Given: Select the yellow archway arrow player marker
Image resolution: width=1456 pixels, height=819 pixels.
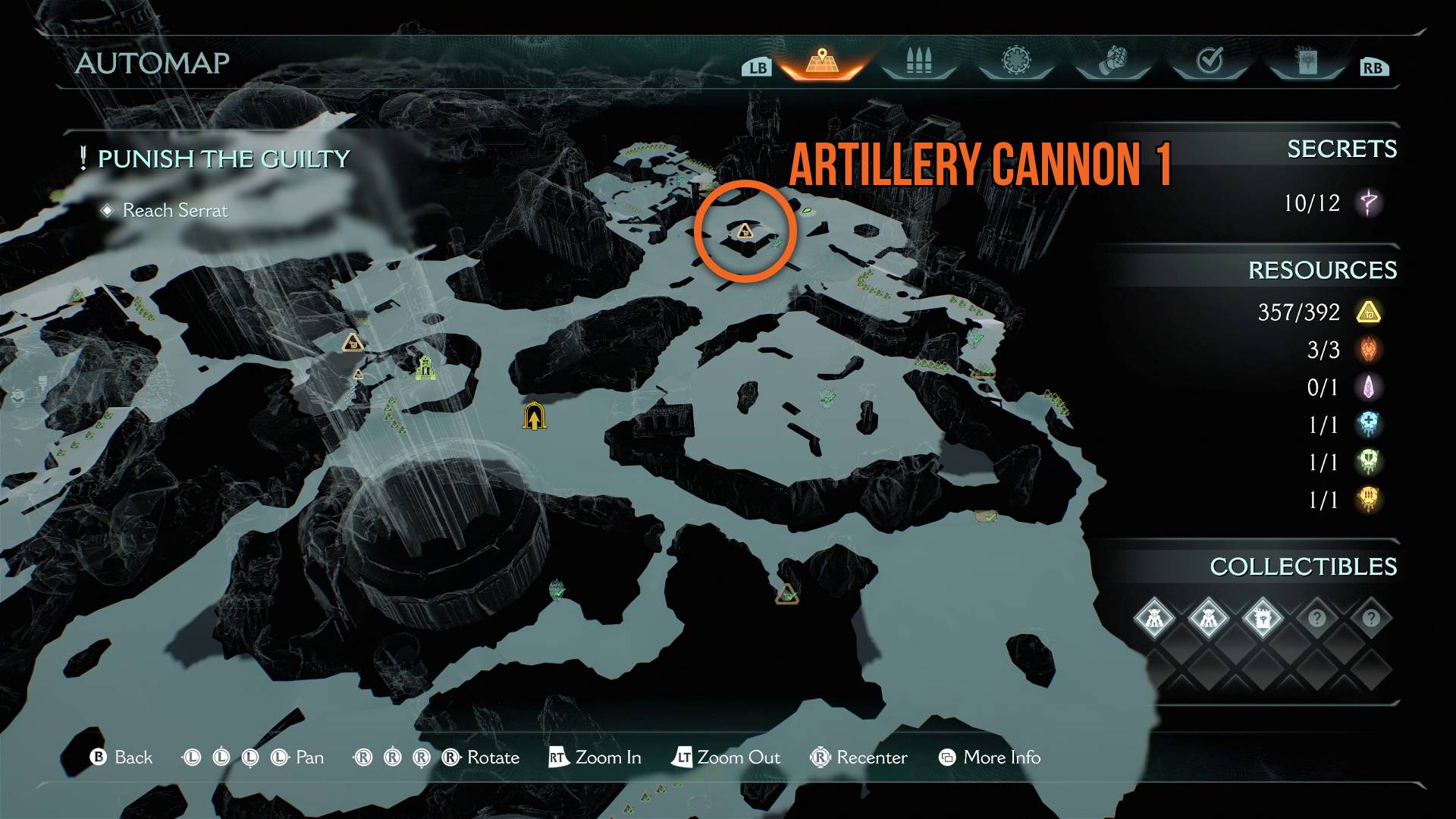Looking at the screenshot, I should tap(535, 416).
